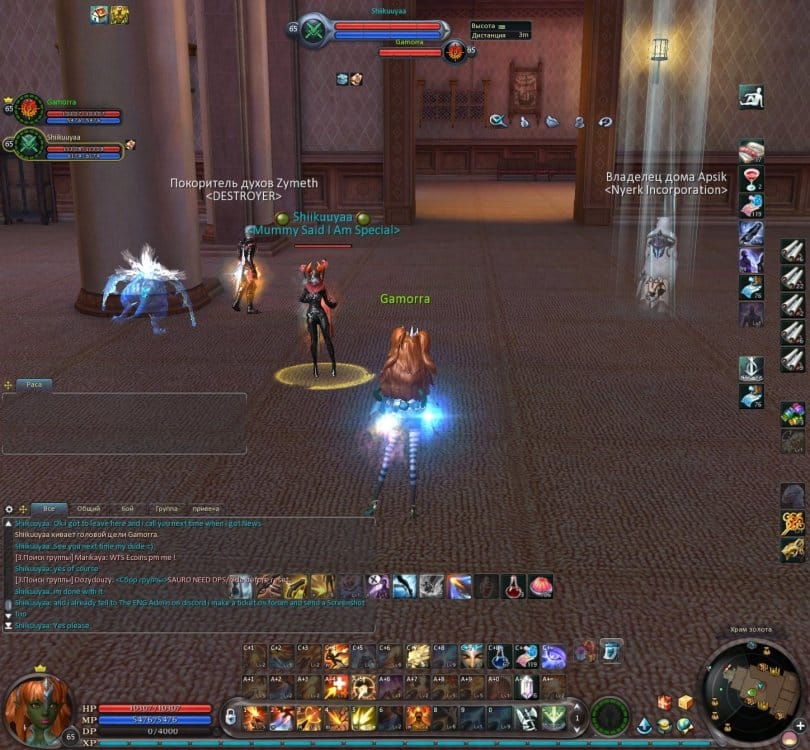Screen dimensions: 810x750
Task: Use the meat food item slot
Action: coord(751,152)
